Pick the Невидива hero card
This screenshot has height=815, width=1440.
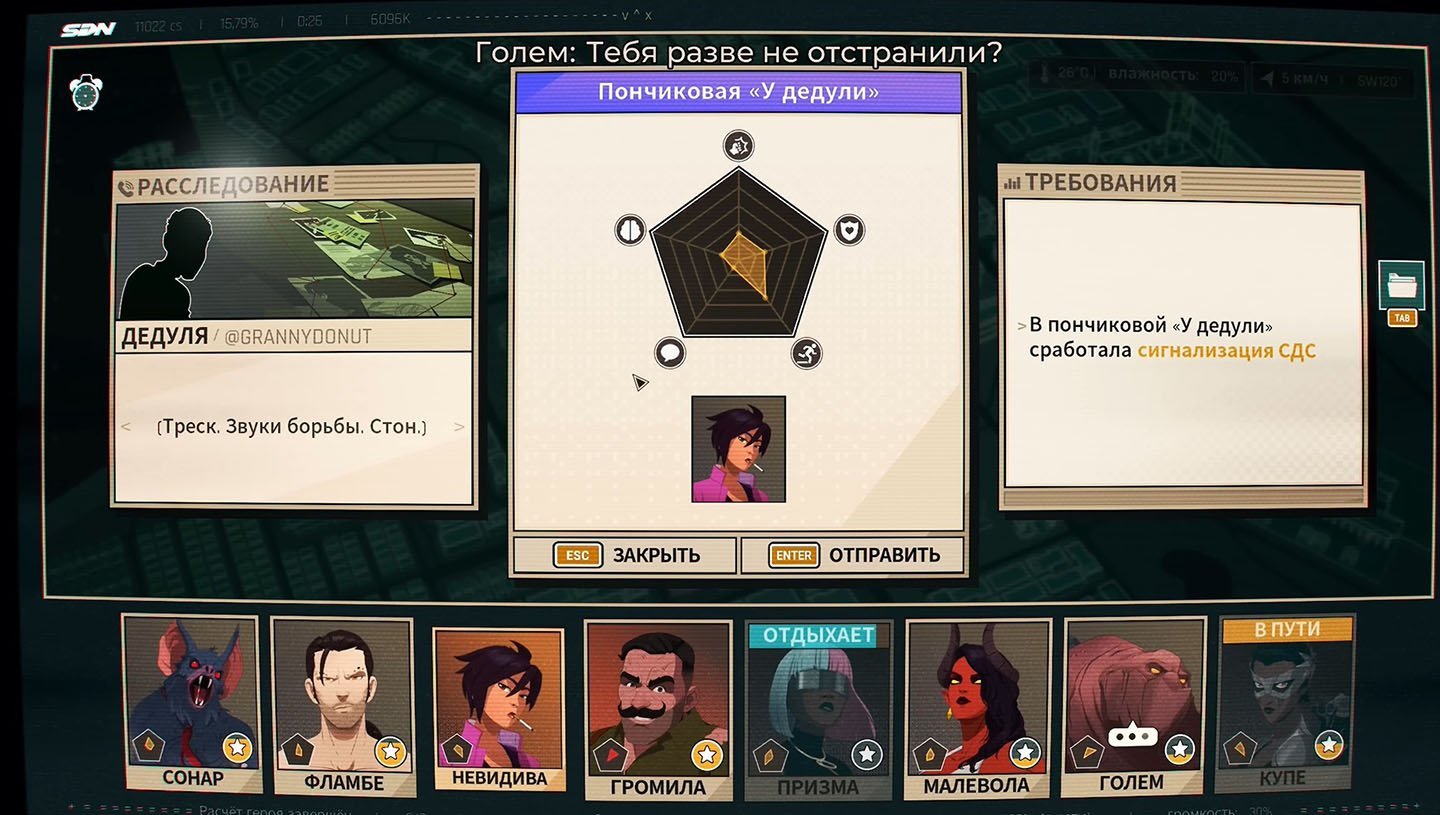tap(497, 708)
